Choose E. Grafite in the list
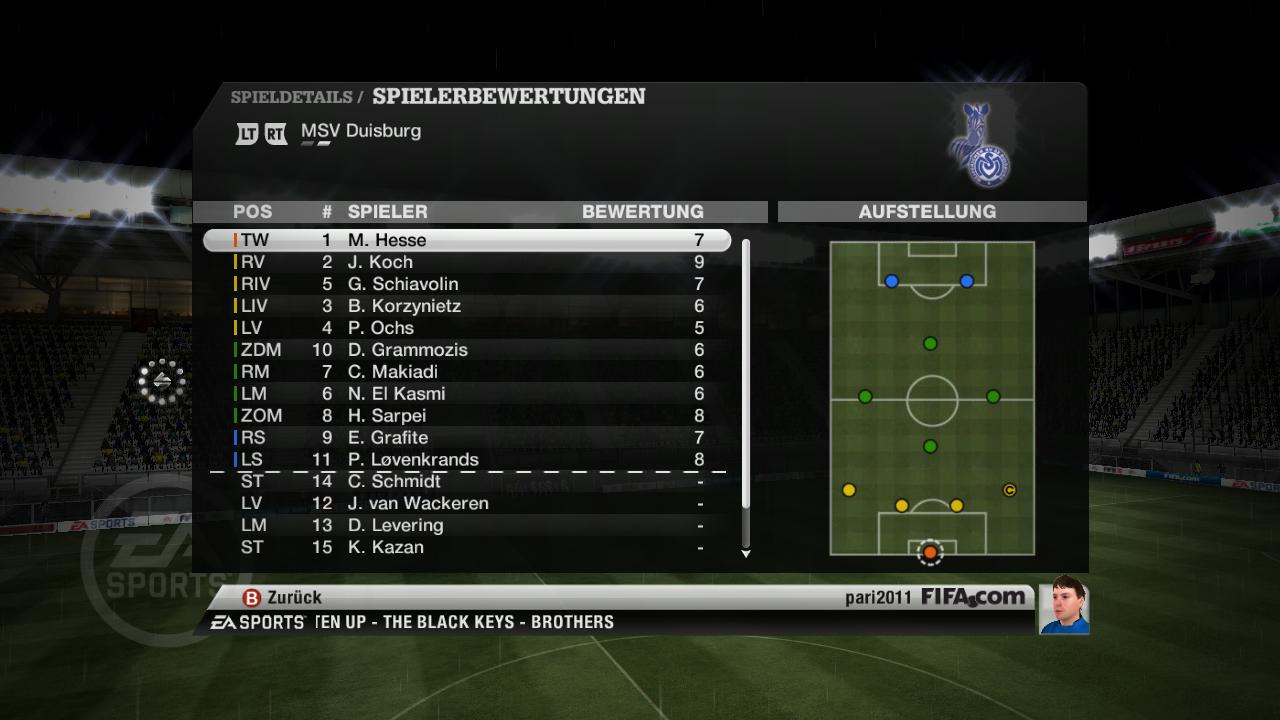This screenshot has width=1280, height=720. tap(466, 438)
